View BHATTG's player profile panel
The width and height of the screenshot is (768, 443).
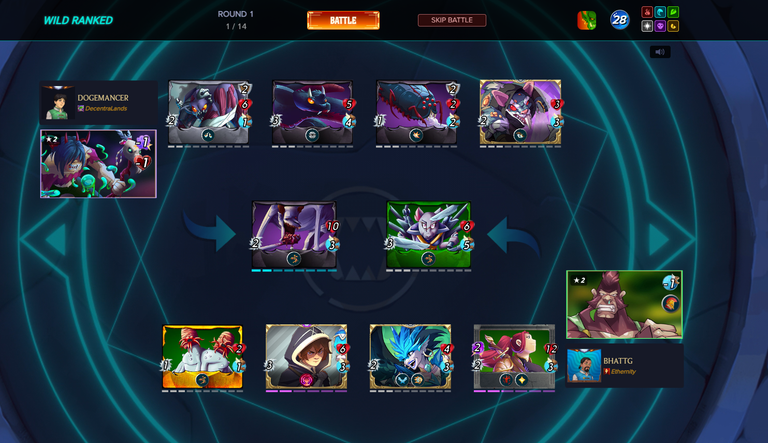click(x=625, y=366)
